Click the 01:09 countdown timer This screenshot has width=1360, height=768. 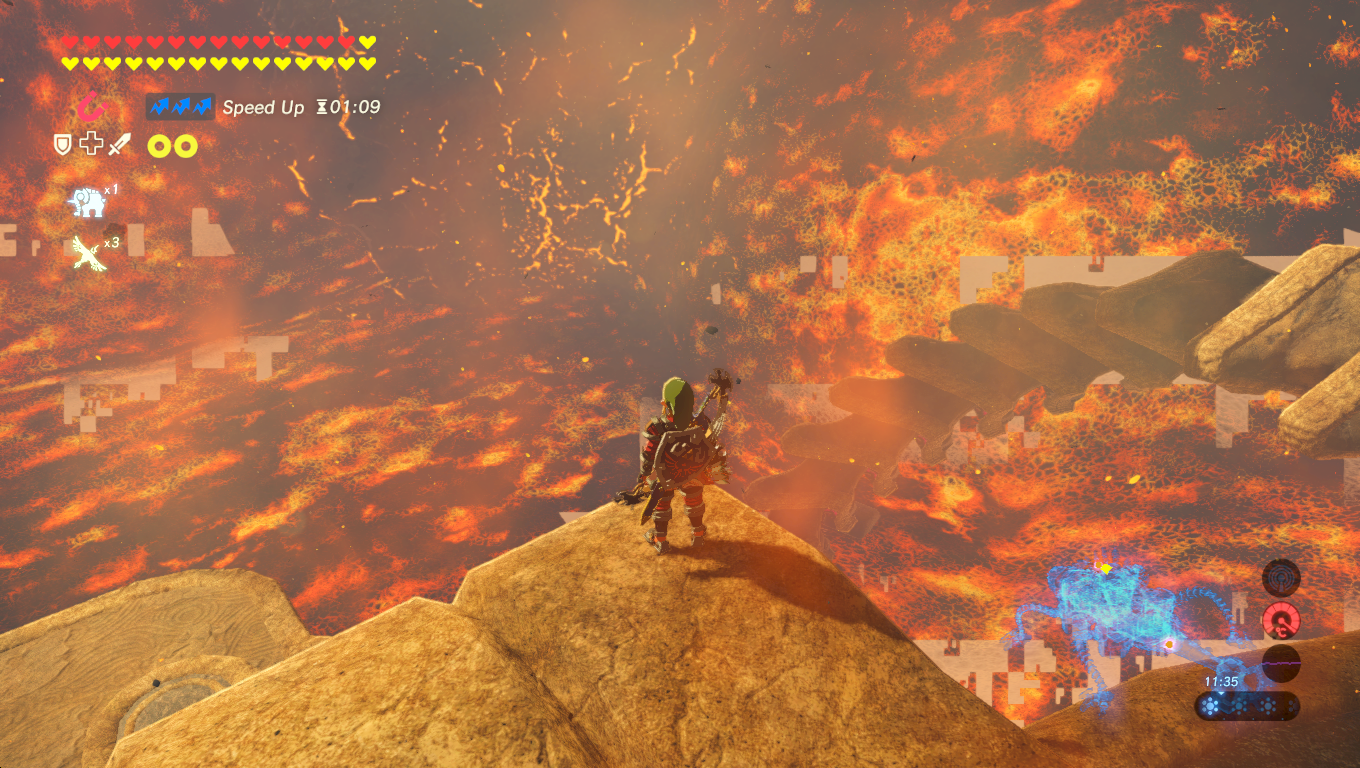click(x=355, y=106)
